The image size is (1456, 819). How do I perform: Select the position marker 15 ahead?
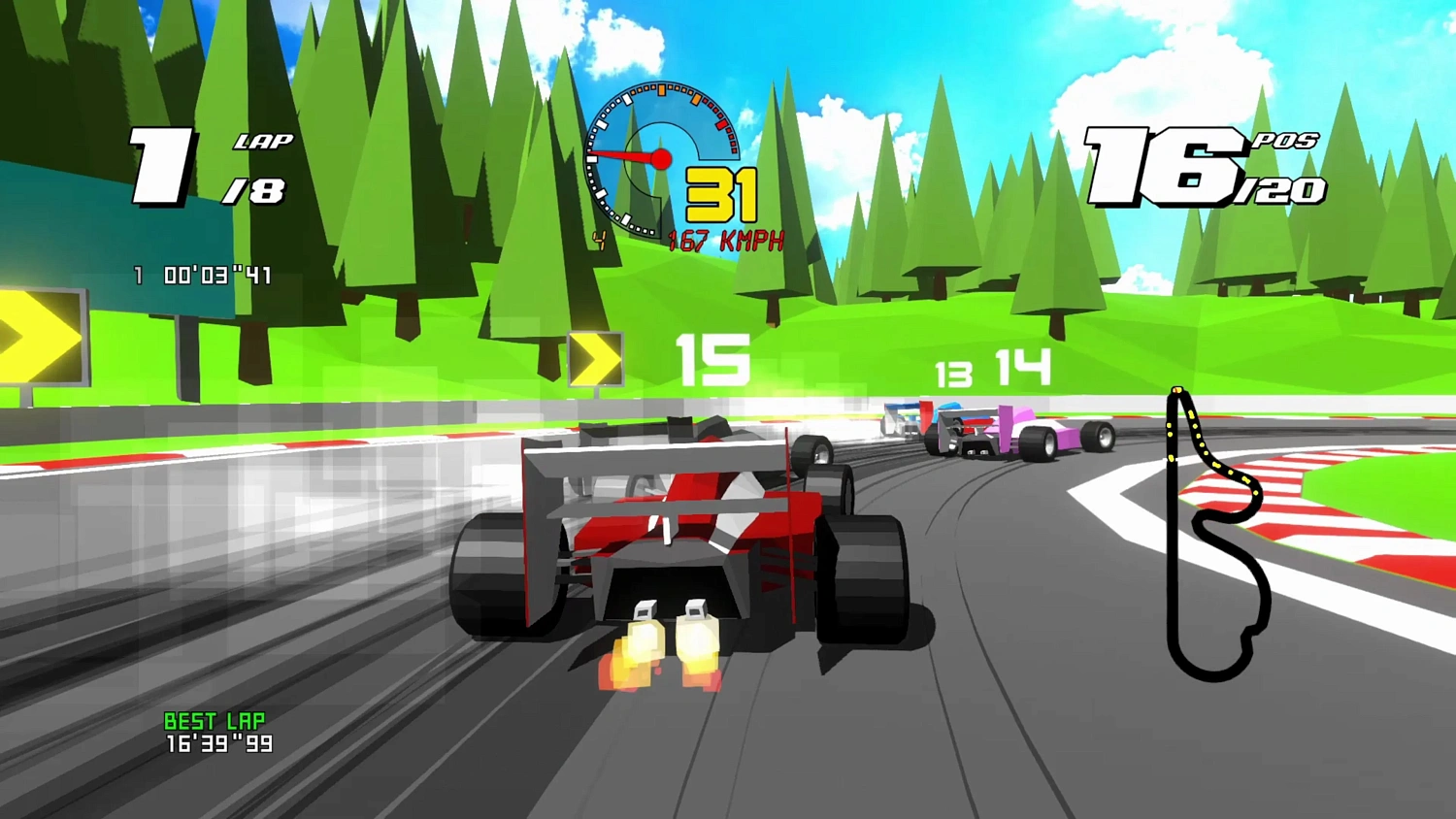coord(713,359)
